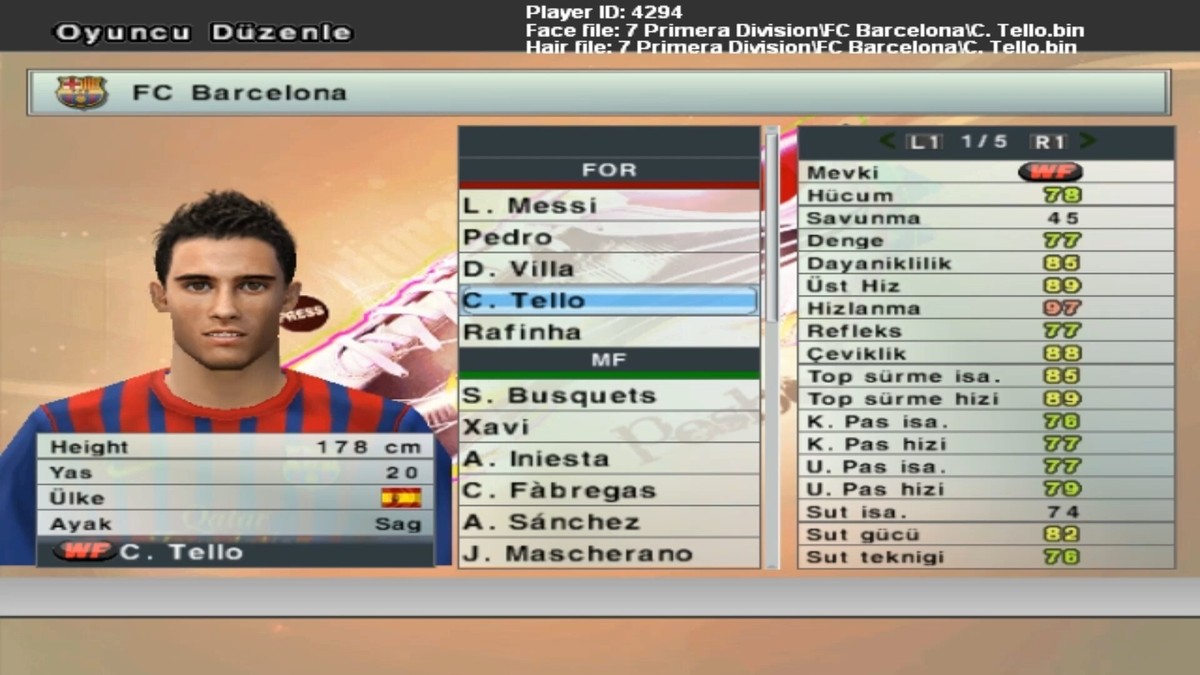Image resolution: width=1200 pixels, height=675 pixels.
Task: Select D. Villa in the roster
Action: pyautogui.click(x=608, y=268)
